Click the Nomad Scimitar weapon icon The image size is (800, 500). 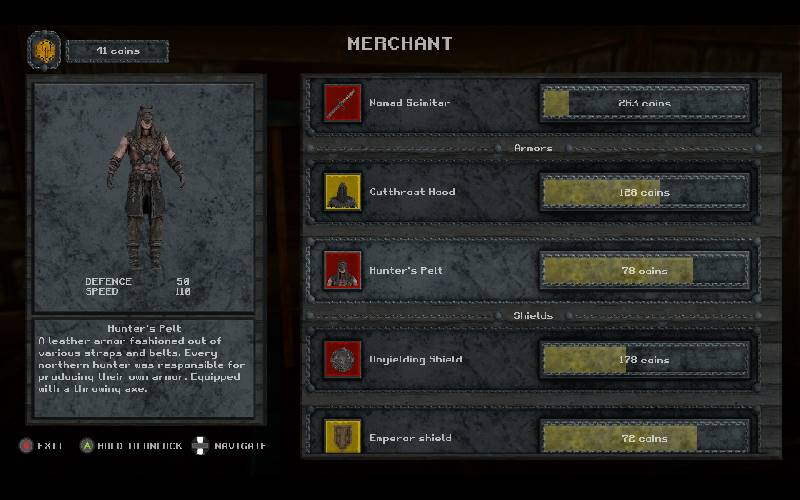[342, 103]
